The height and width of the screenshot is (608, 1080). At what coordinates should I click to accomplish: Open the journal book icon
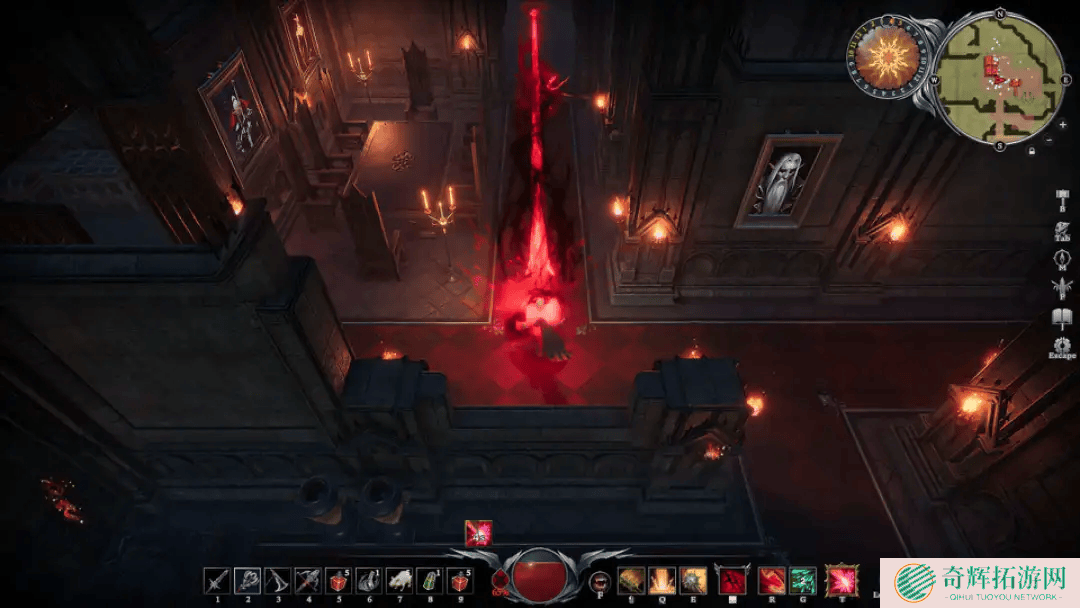[x=1062, y=319]
